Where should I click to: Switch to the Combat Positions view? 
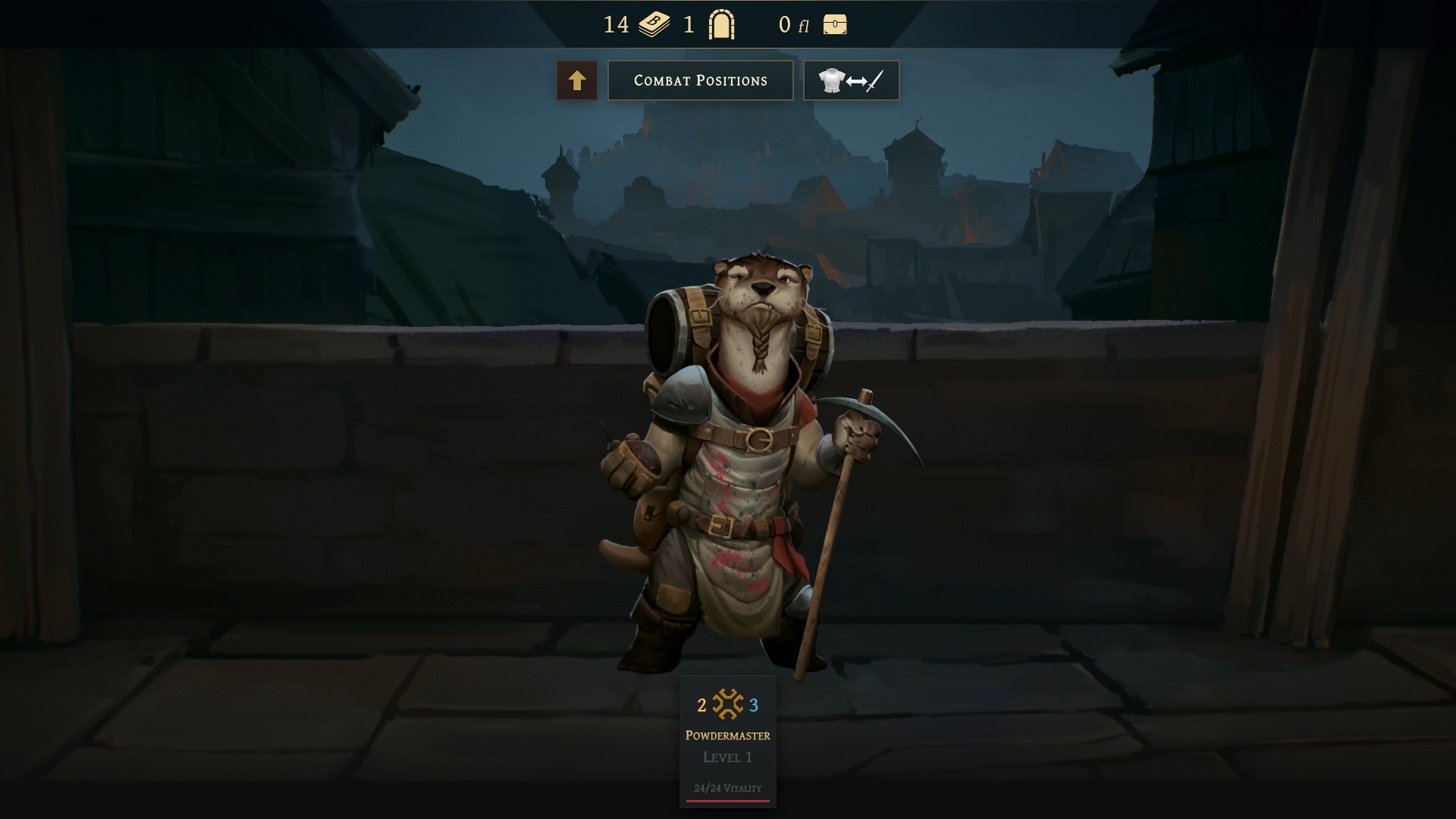[x=700, y=80]
